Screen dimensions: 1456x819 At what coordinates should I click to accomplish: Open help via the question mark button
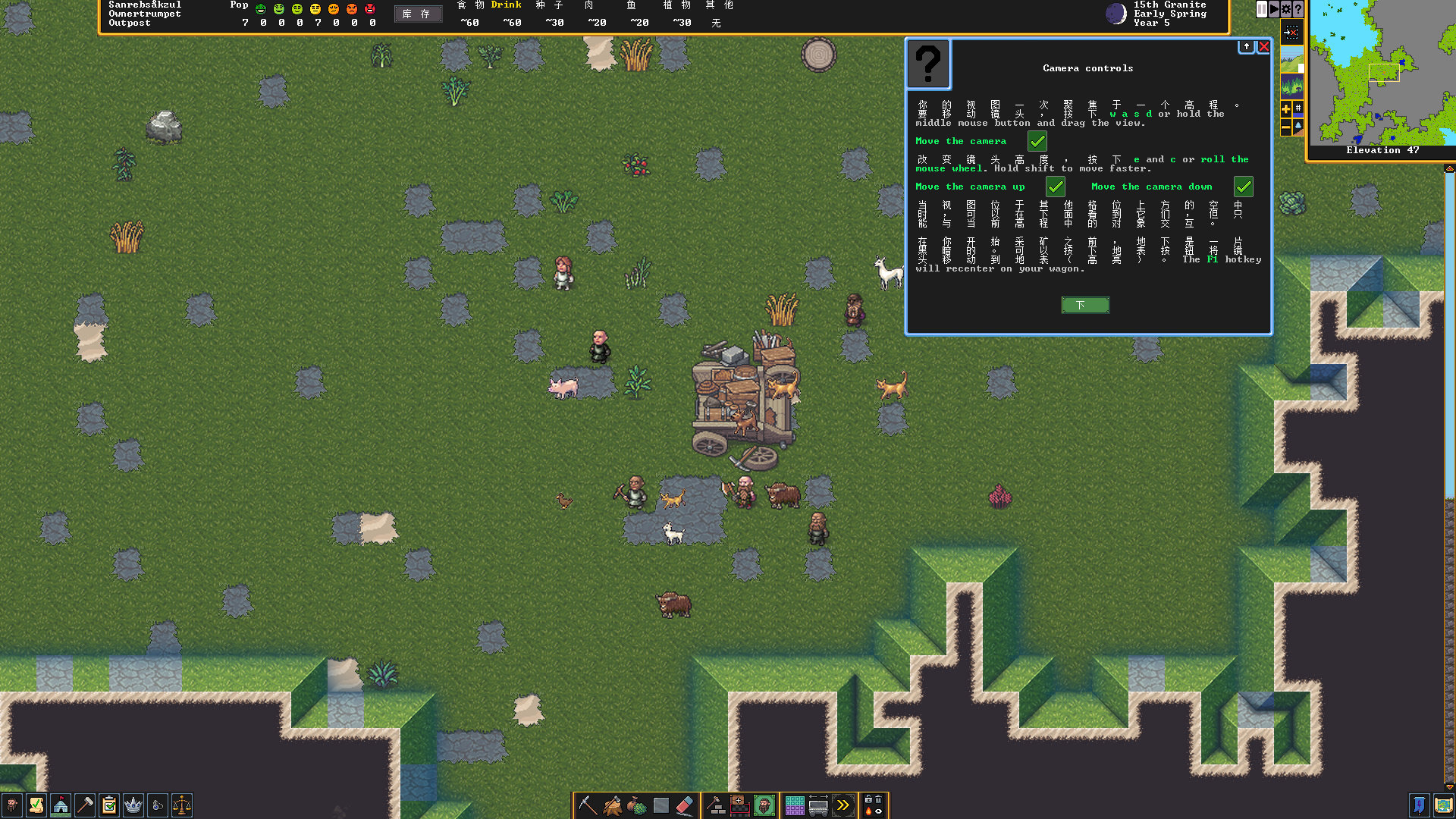1298,9
